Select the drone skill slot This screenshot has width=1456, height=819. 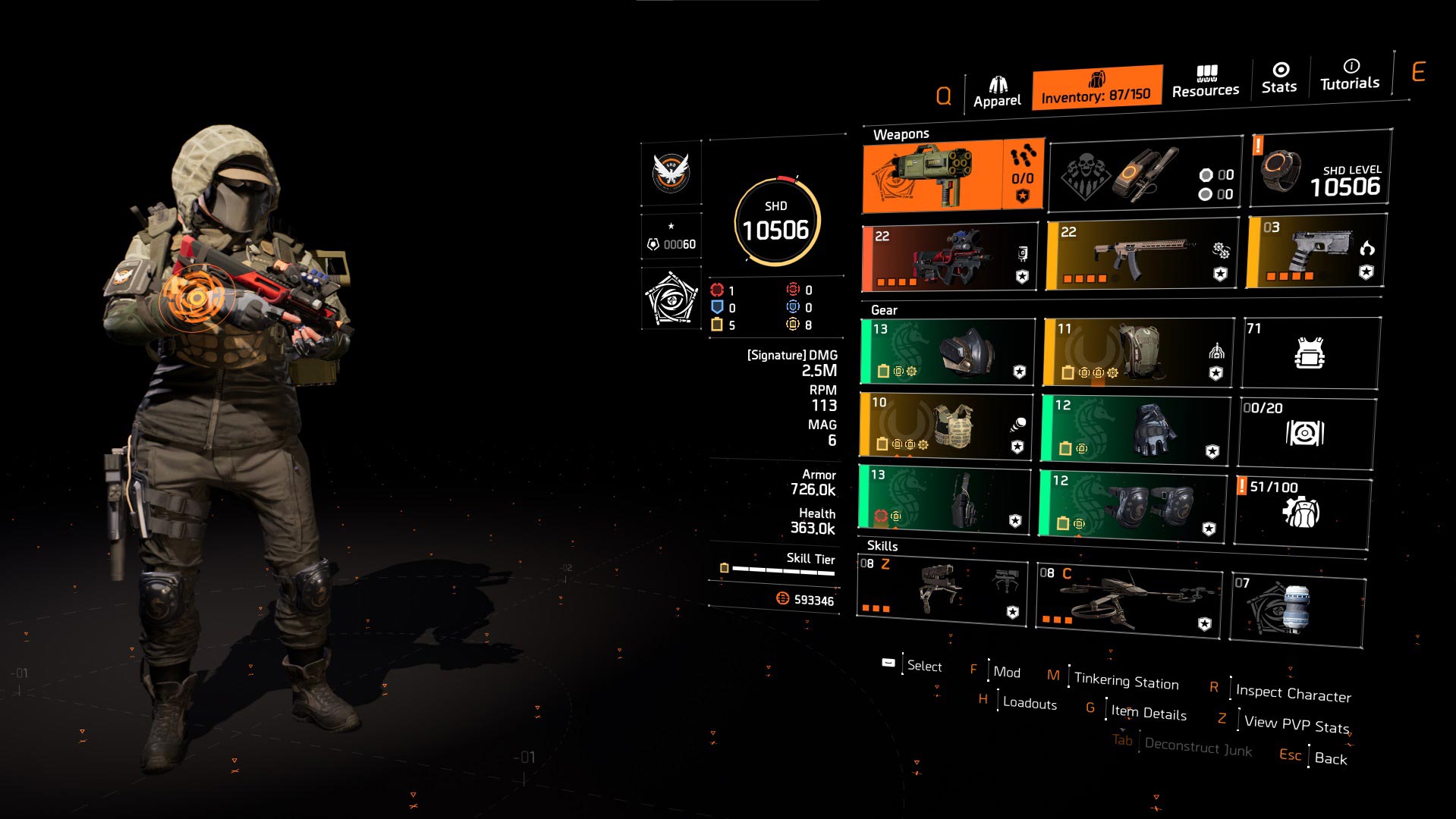pyautogui.click(x=1129, y=601)
